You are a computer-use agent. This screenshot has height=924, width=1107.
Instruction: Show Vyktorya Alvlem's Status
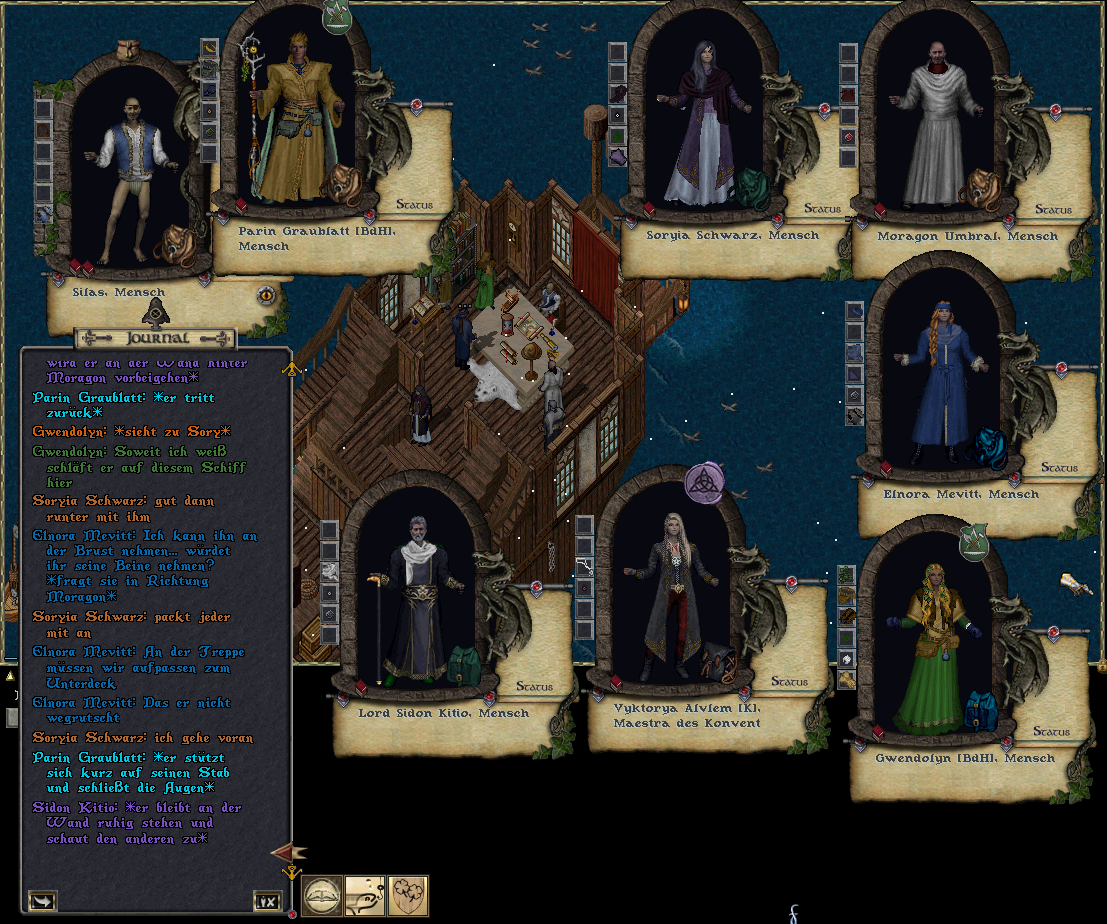click(x=789, y=682)
